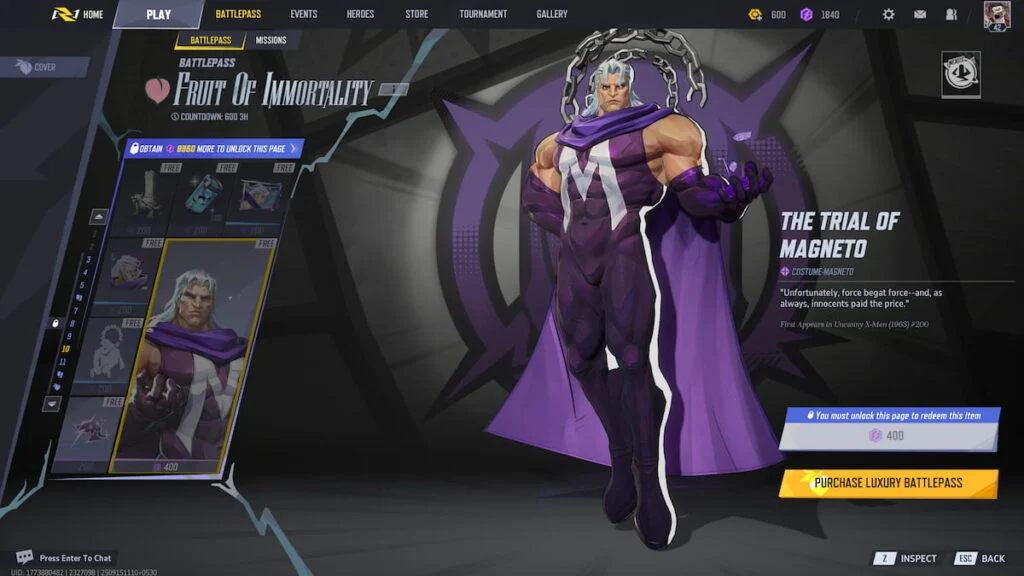Screen dimensions: 1024x576
Task: Open the friends list icon
Action: (950, 14)
